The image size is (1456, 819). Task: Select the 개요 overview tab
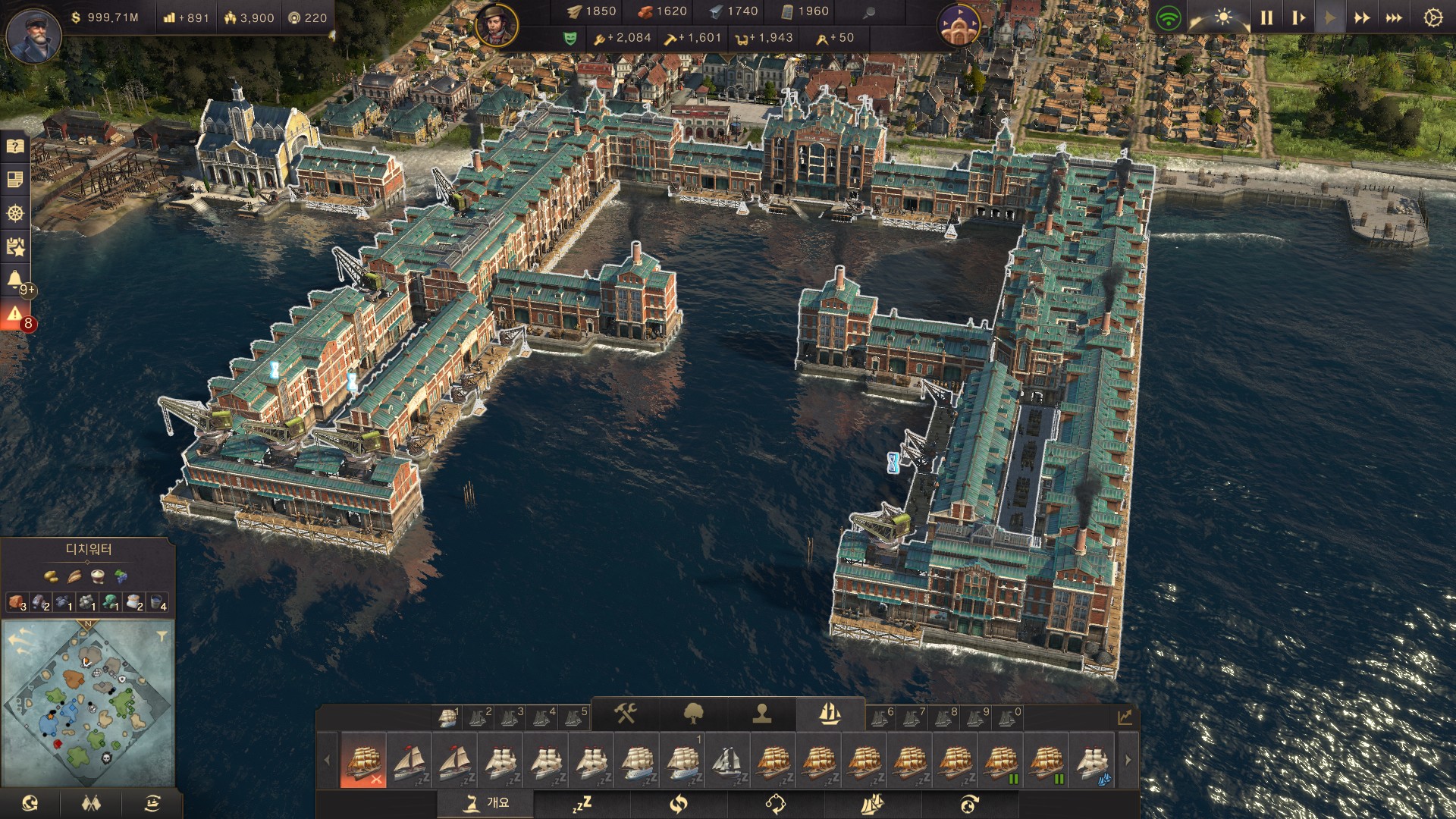[x=485, y=803]
